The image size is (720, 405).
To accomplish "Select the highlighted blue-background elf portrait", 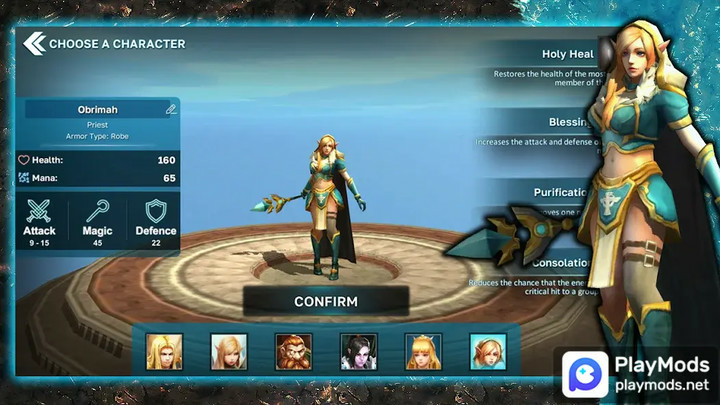I will pos(488,352).
